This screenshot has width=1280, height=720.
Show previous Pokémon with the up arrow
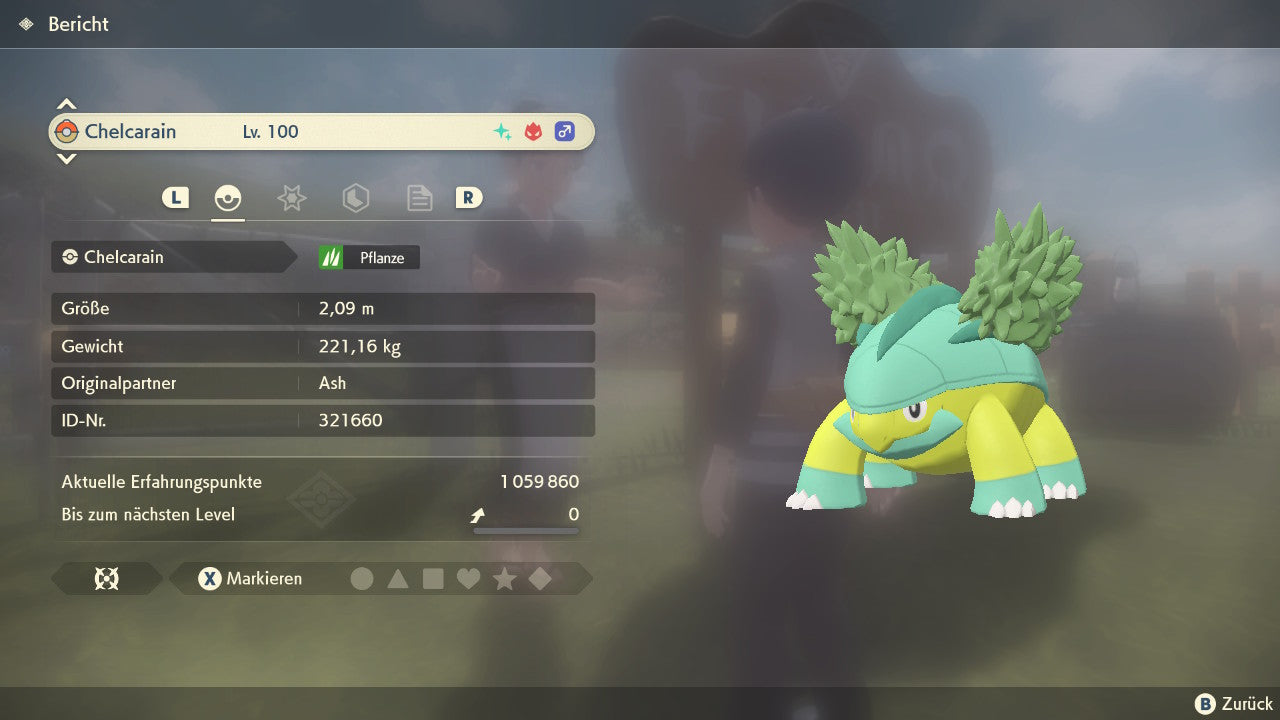66,104
